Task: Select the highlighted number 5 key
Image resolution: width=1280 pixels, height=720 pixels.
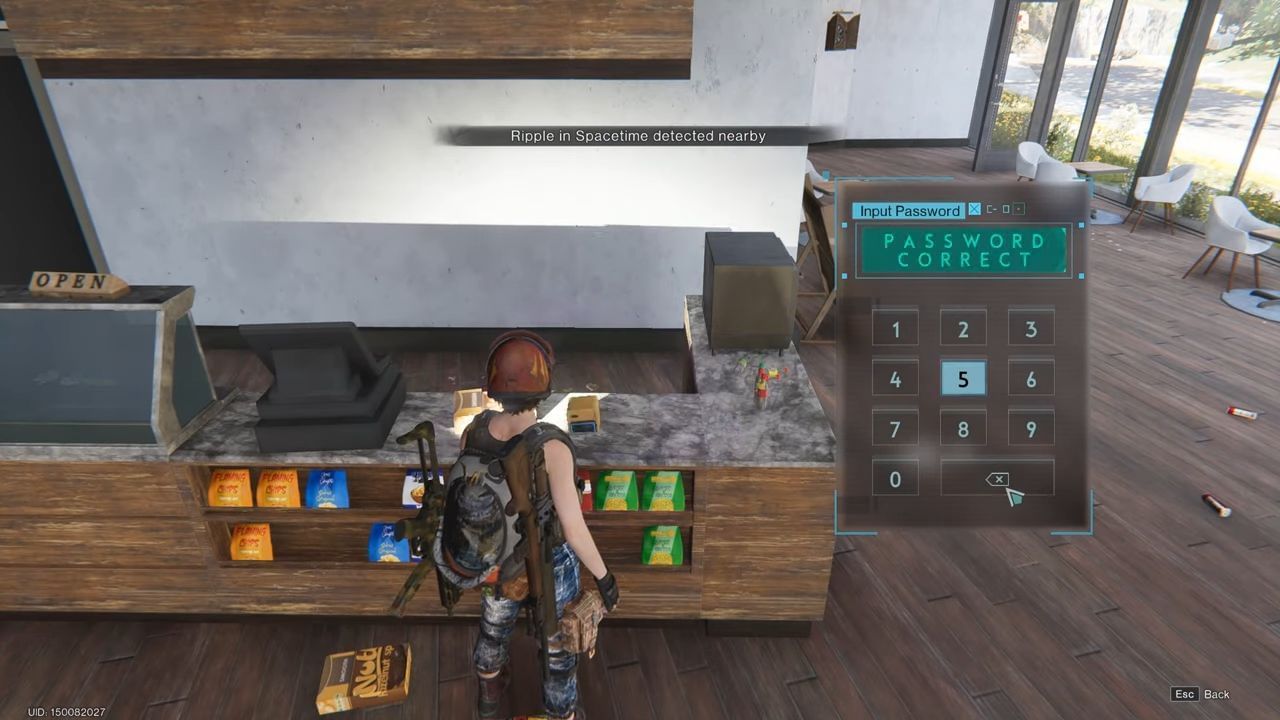Action: click(962, 379)
